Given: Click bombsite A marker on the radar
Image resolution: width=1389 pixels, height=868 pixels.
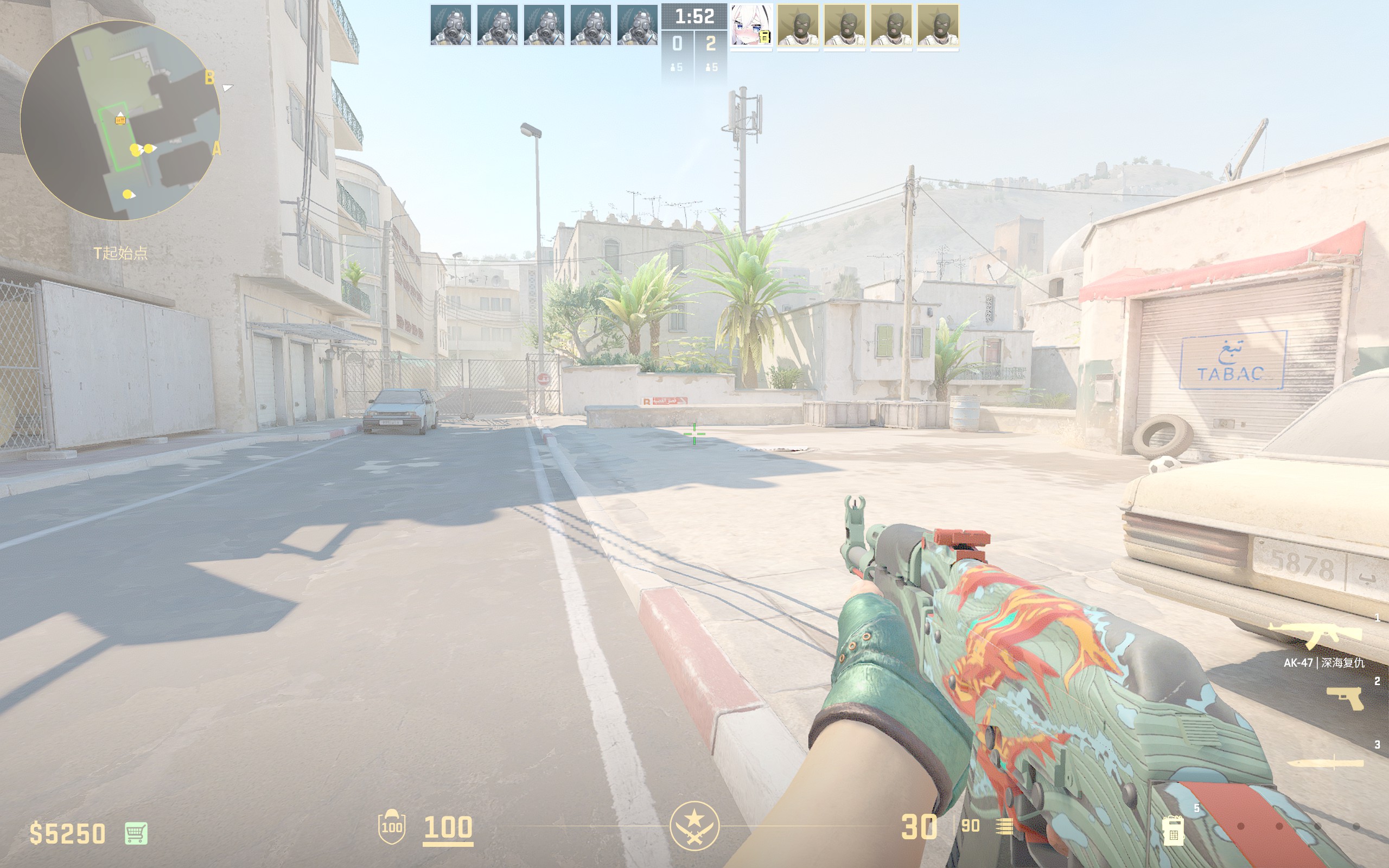Looking at the screenshot, I should [x=216, y=149].
